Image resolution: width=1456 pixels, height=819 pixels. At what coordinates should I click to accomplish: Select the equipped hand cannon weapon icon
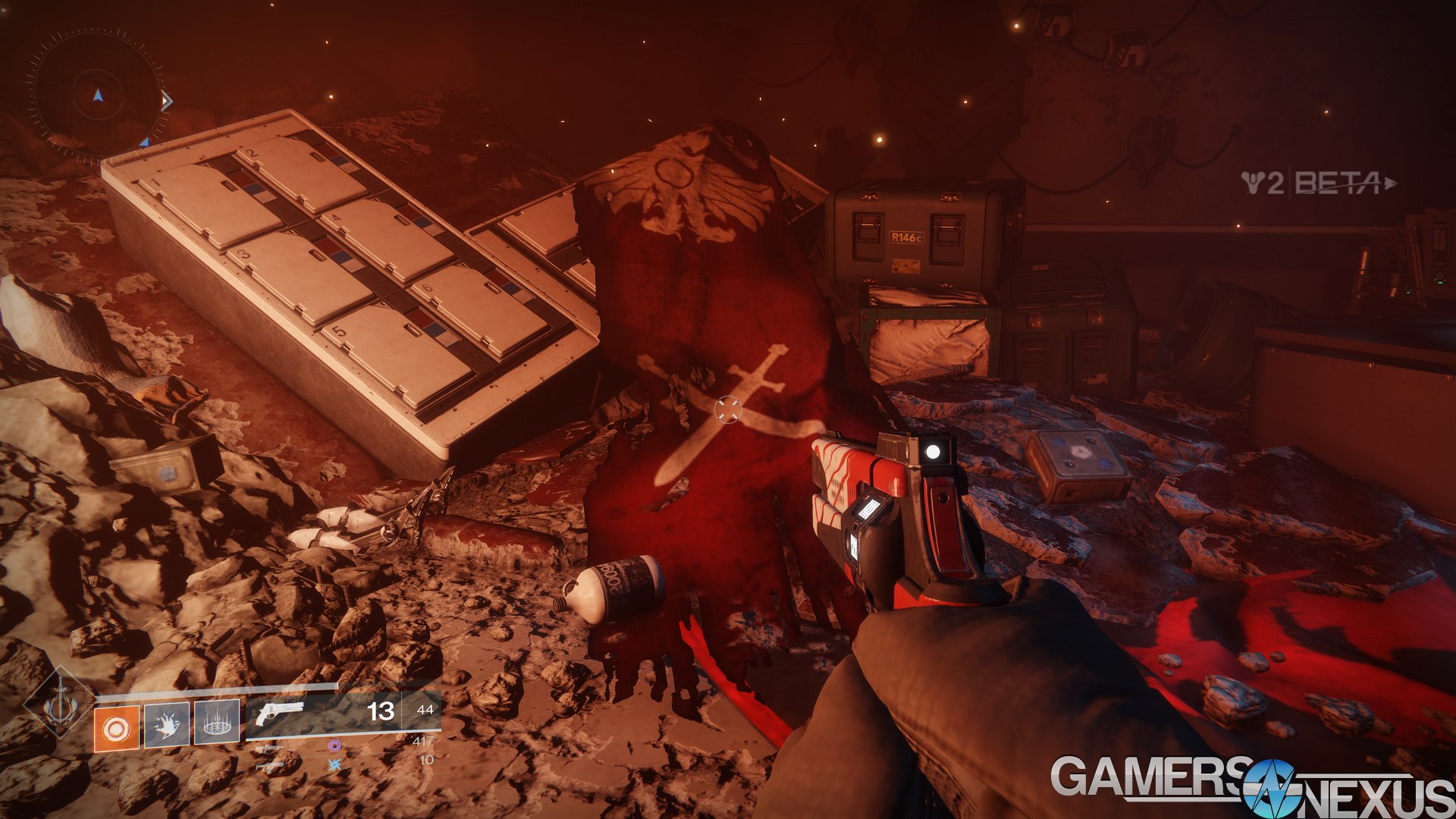click(x=280, y=714)
